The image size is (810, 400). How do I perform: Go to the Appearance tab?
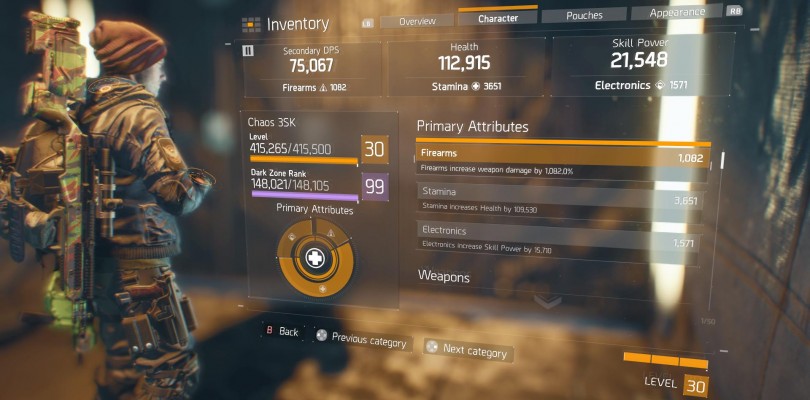pyautogui.click(x=677, y=12)
